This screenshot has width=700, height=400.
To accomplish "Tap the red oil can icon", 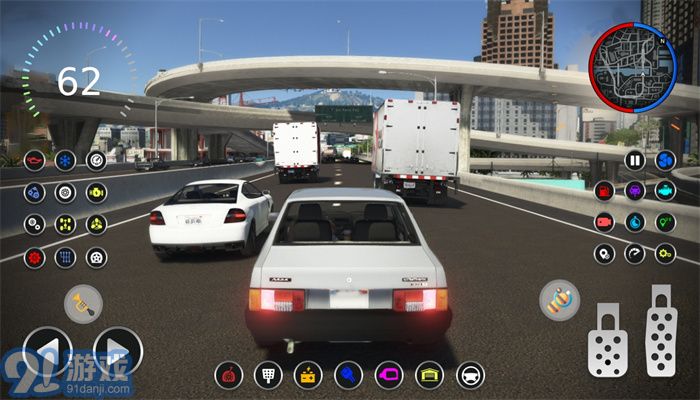I will [x=35, y=160].
